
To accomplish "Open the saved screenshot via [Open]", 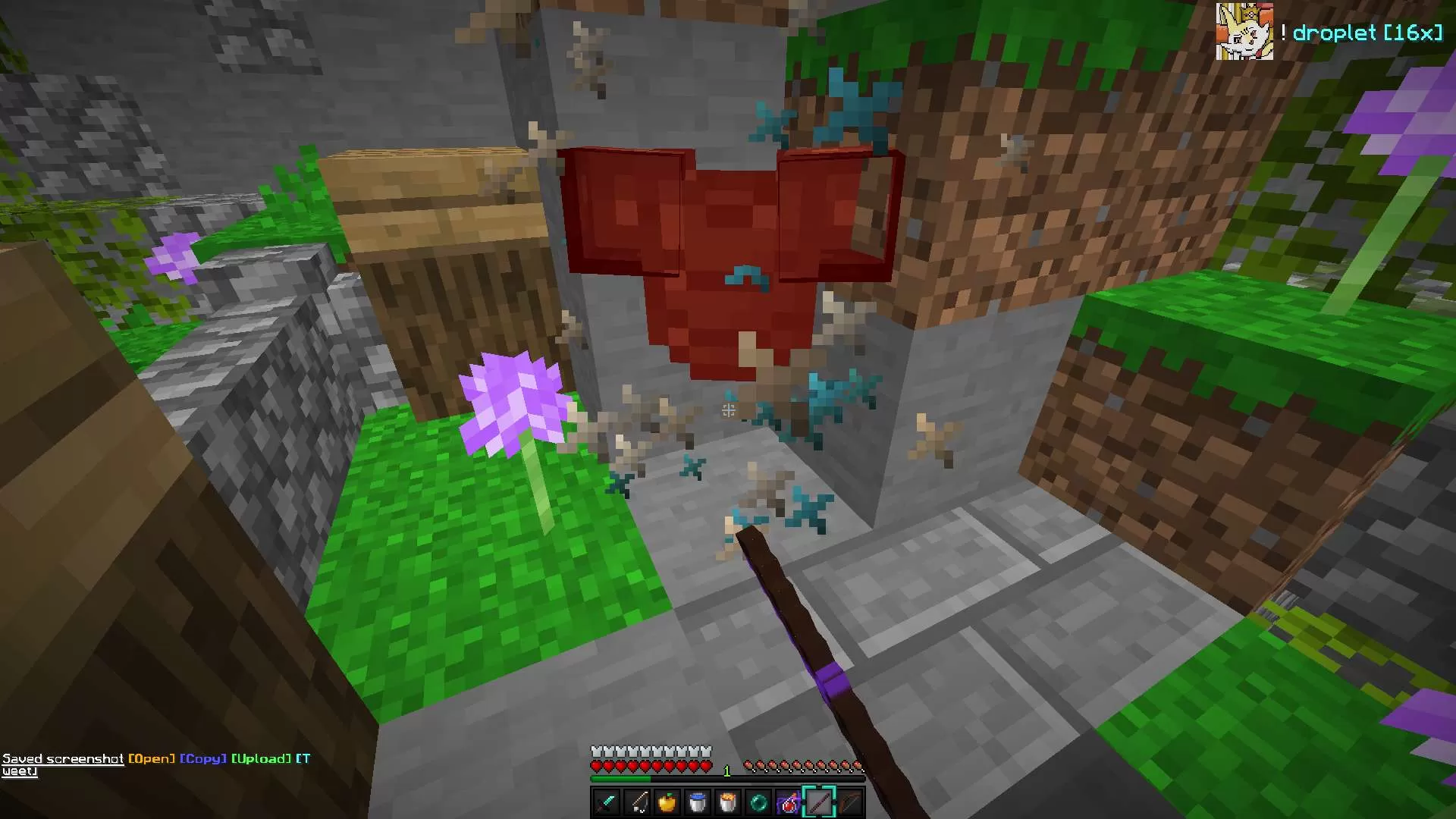I will [x=152, y=758].
